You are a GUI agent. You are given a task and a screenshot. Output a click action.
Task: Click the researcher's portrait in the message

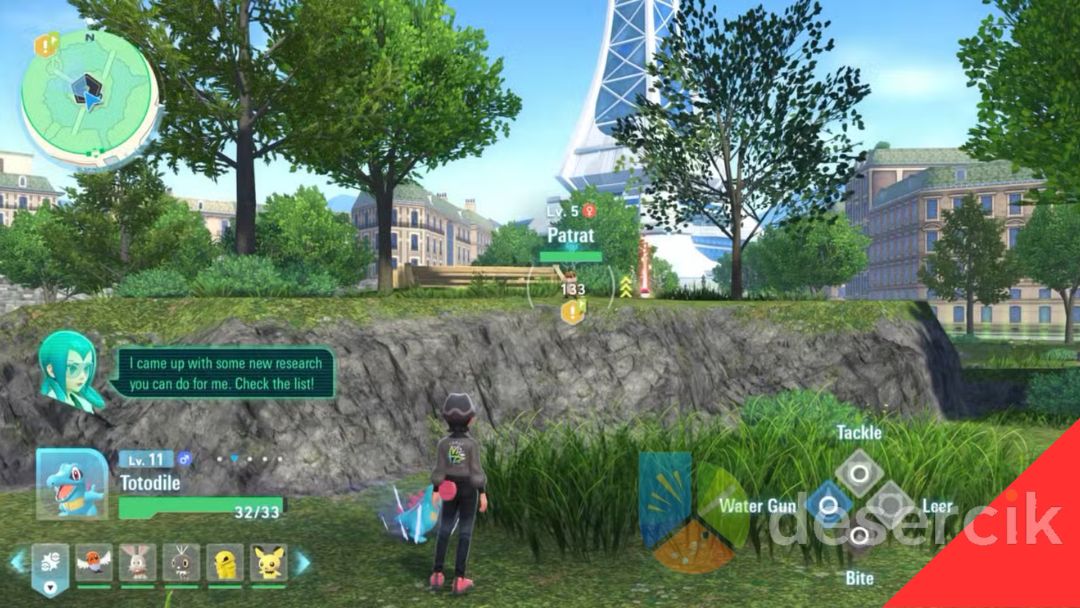[72, 369]
